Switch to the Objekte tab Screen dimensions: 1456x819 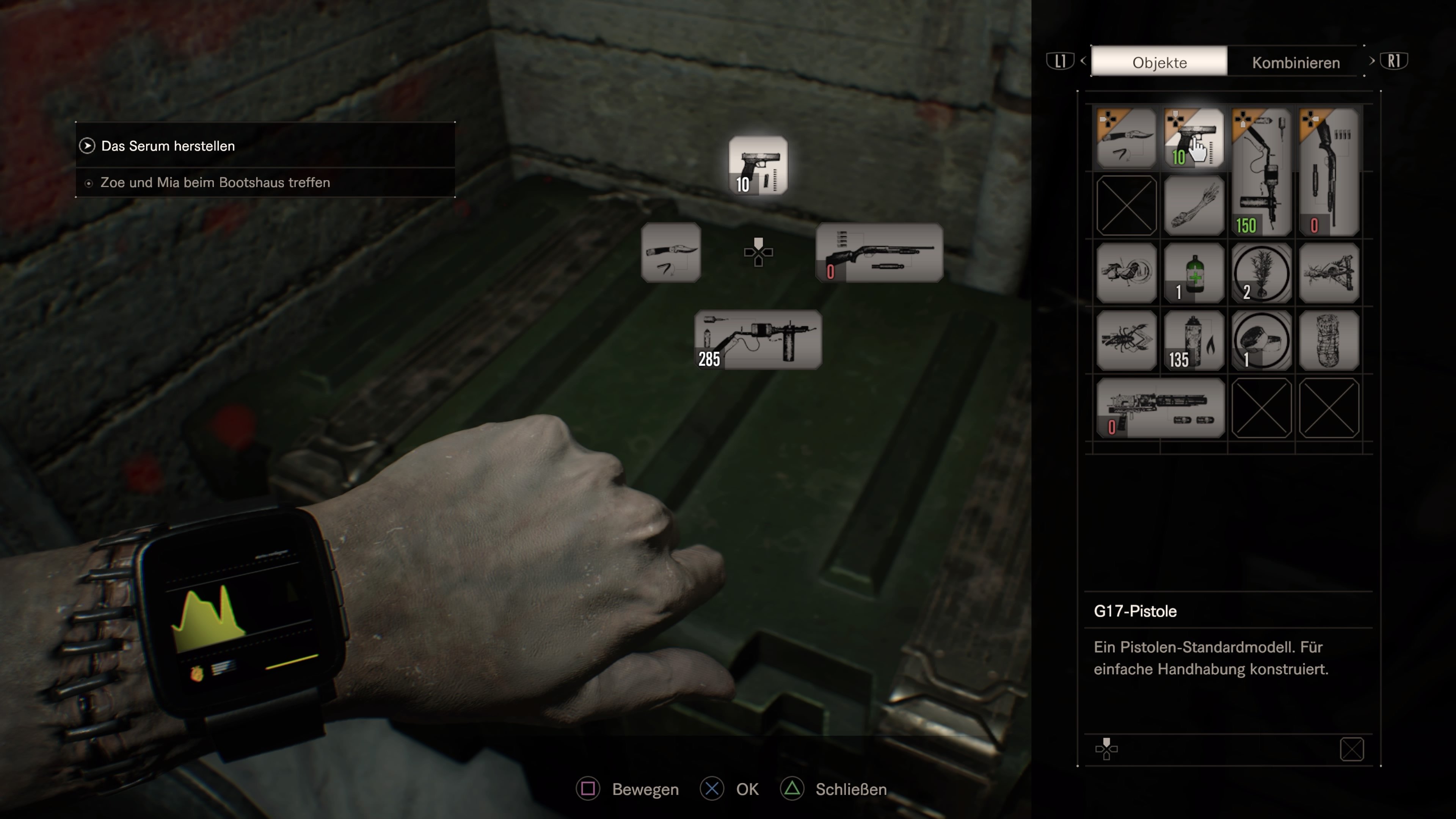click(1159, 62)
